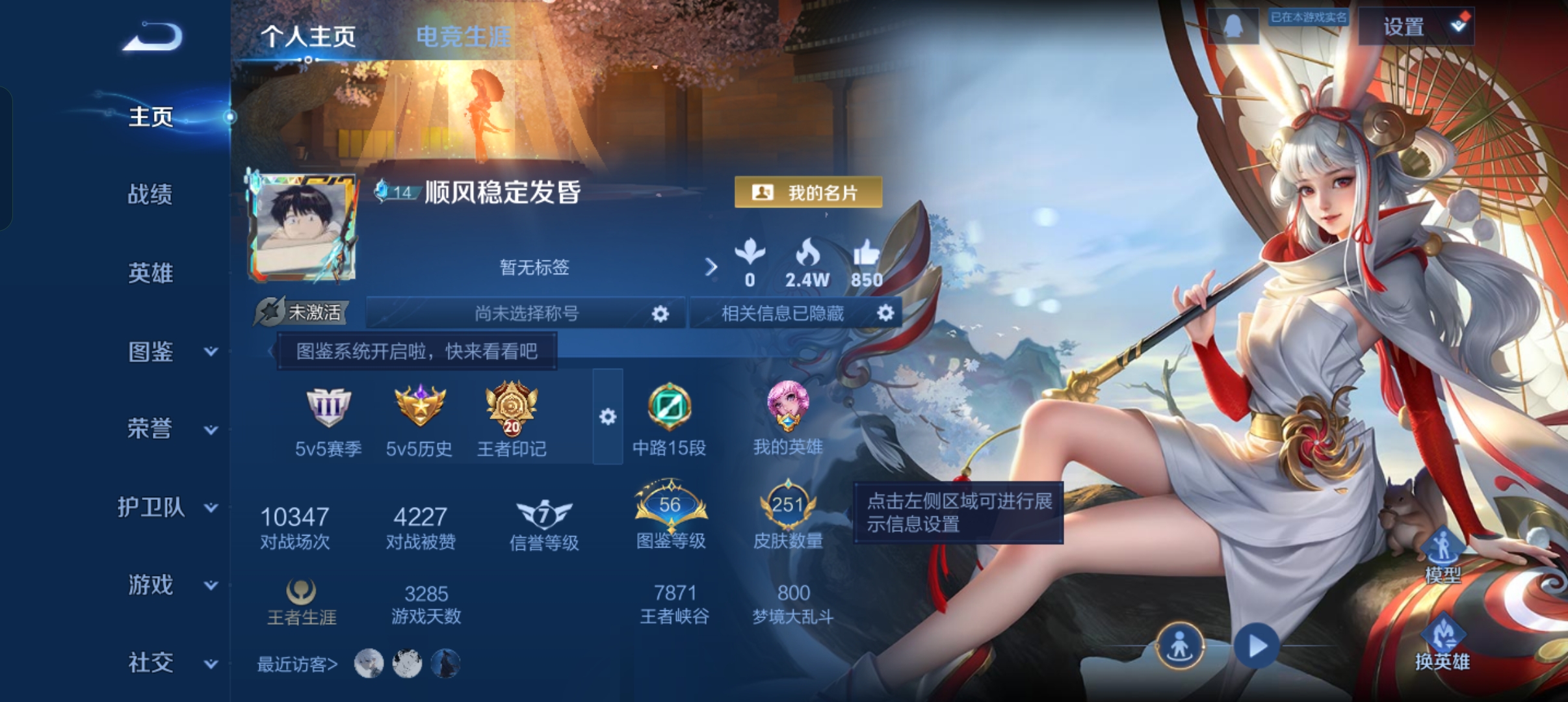Click the 换英雄 change hero button
The width and height of the screenshot is (1568, 702).
(1442, 642)
